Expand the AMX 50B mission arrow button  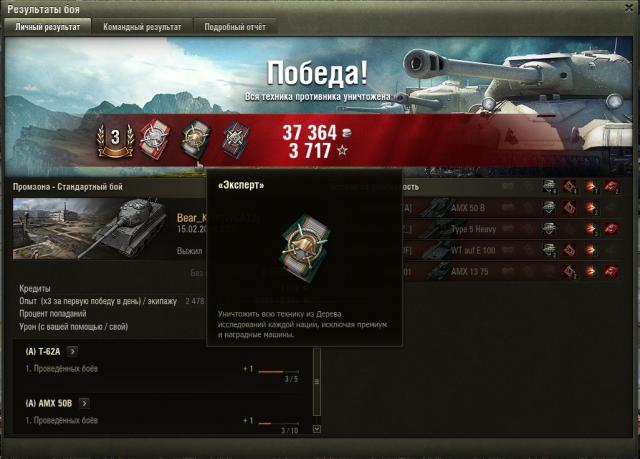(x=83, y=403)
